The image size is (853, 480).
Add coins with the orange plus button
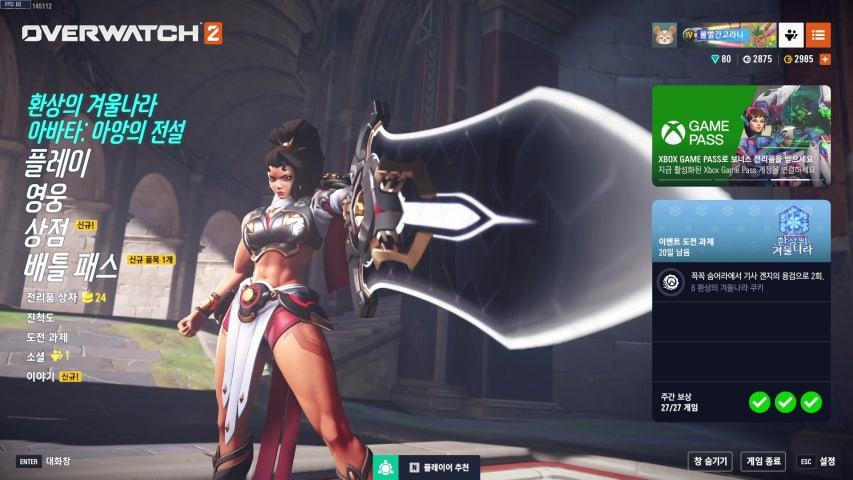(825, 60)
